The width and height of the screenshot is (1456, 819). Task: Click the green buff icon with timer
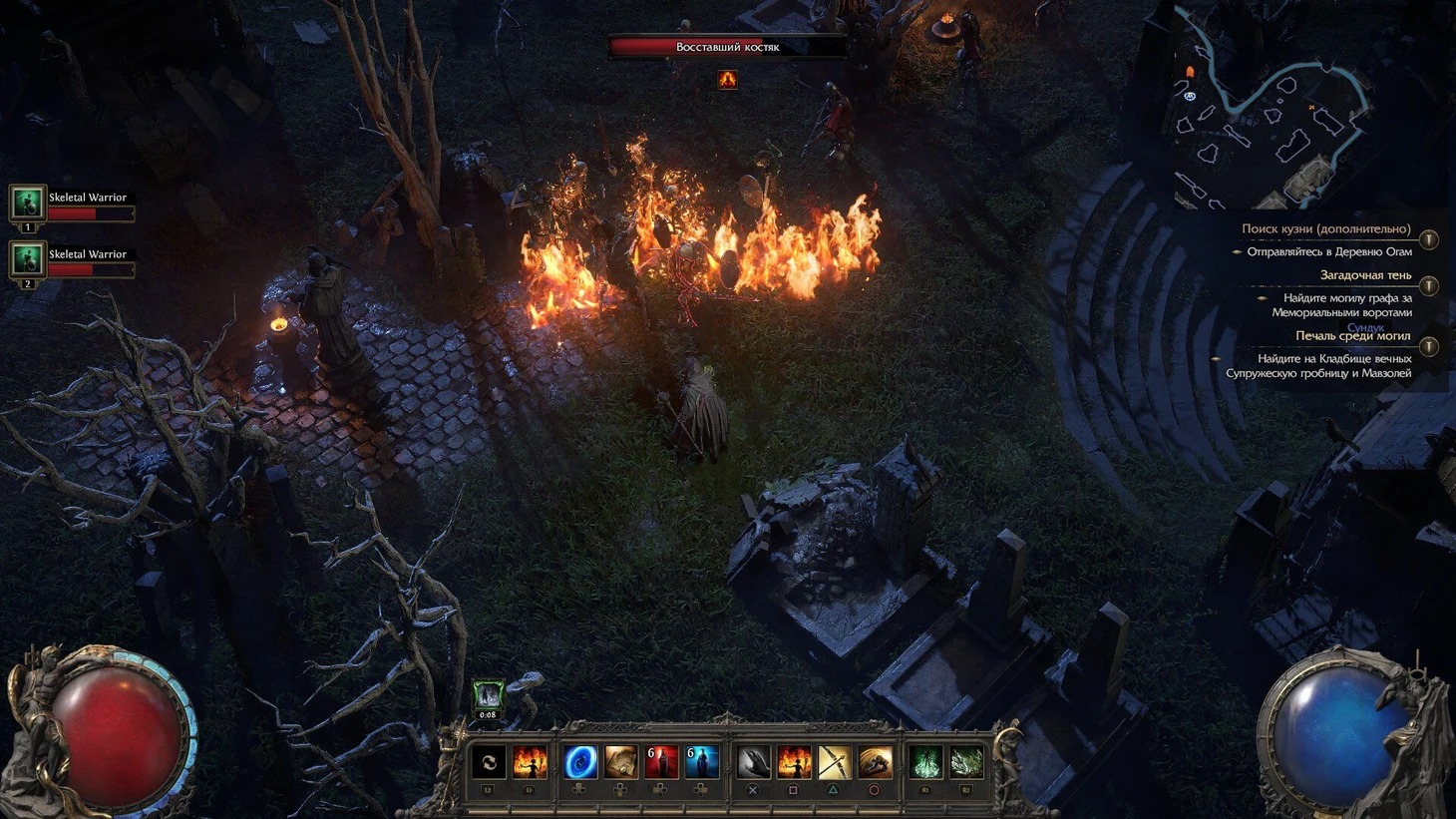coord(488,694)
